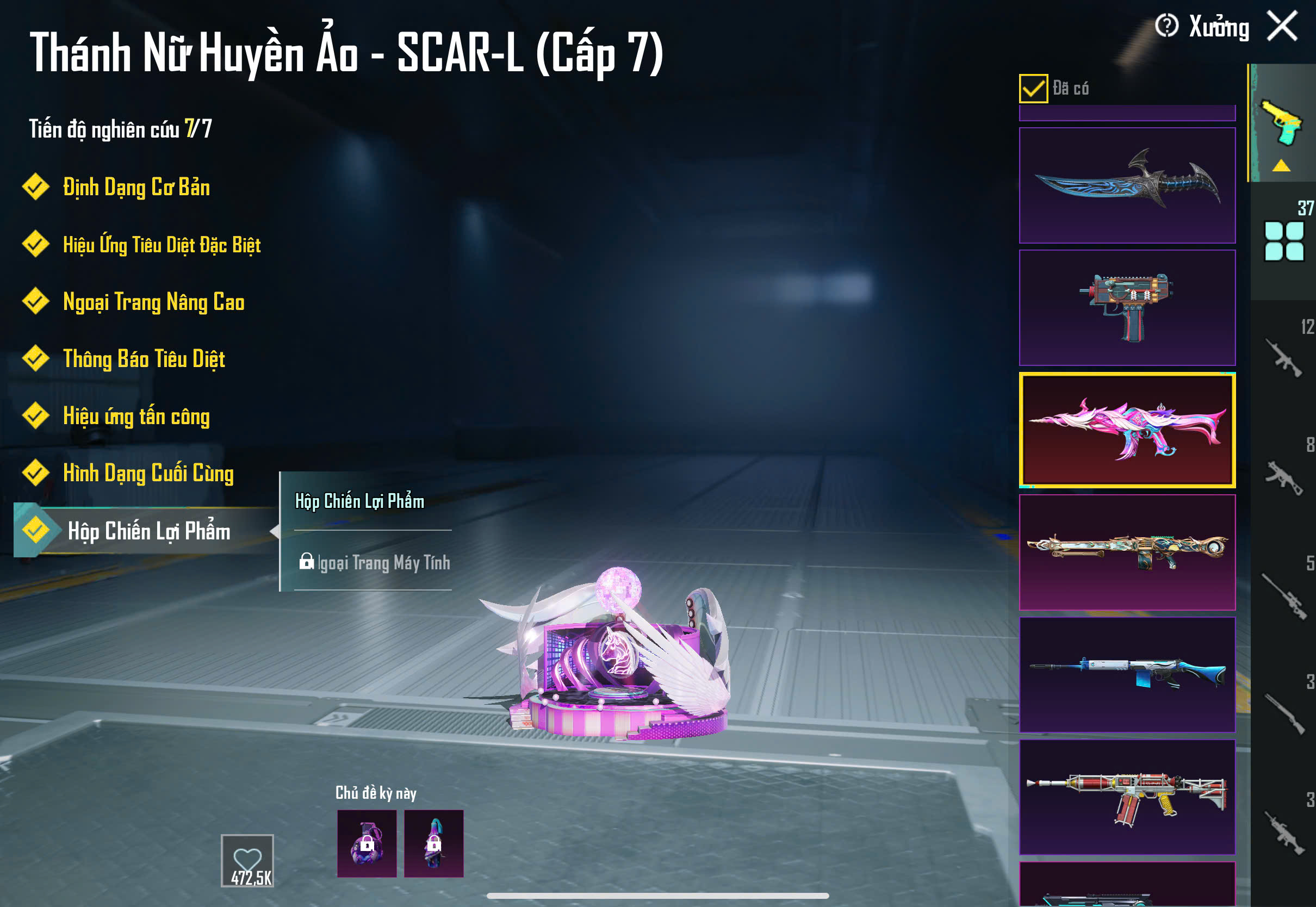Choose the red and white rocket rifle skin
1316x907 pixels.
click(x=1127, y=797)
